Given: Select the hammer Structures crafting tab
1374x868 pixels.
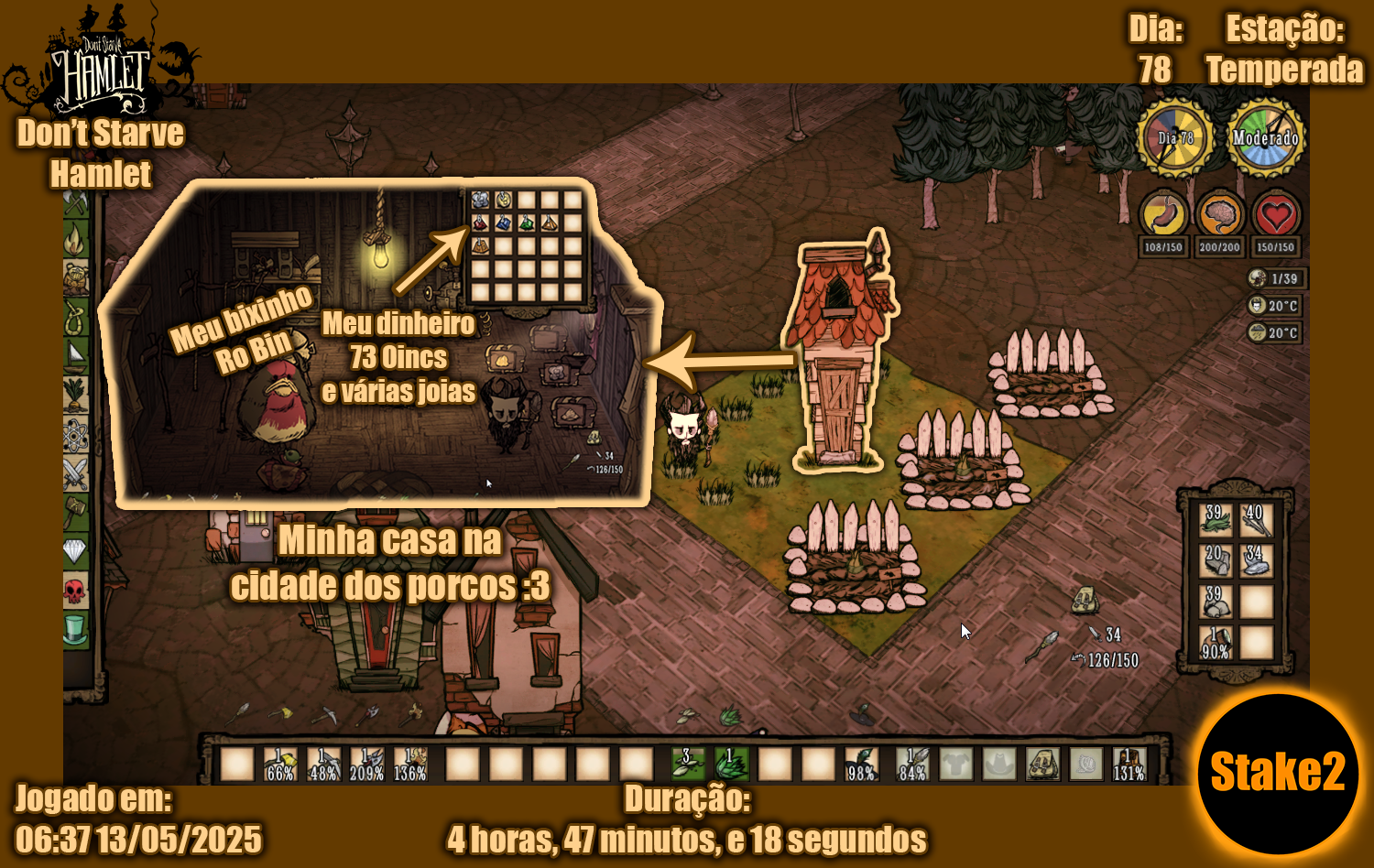Looking at the screenshot, I should click(75, 512).
